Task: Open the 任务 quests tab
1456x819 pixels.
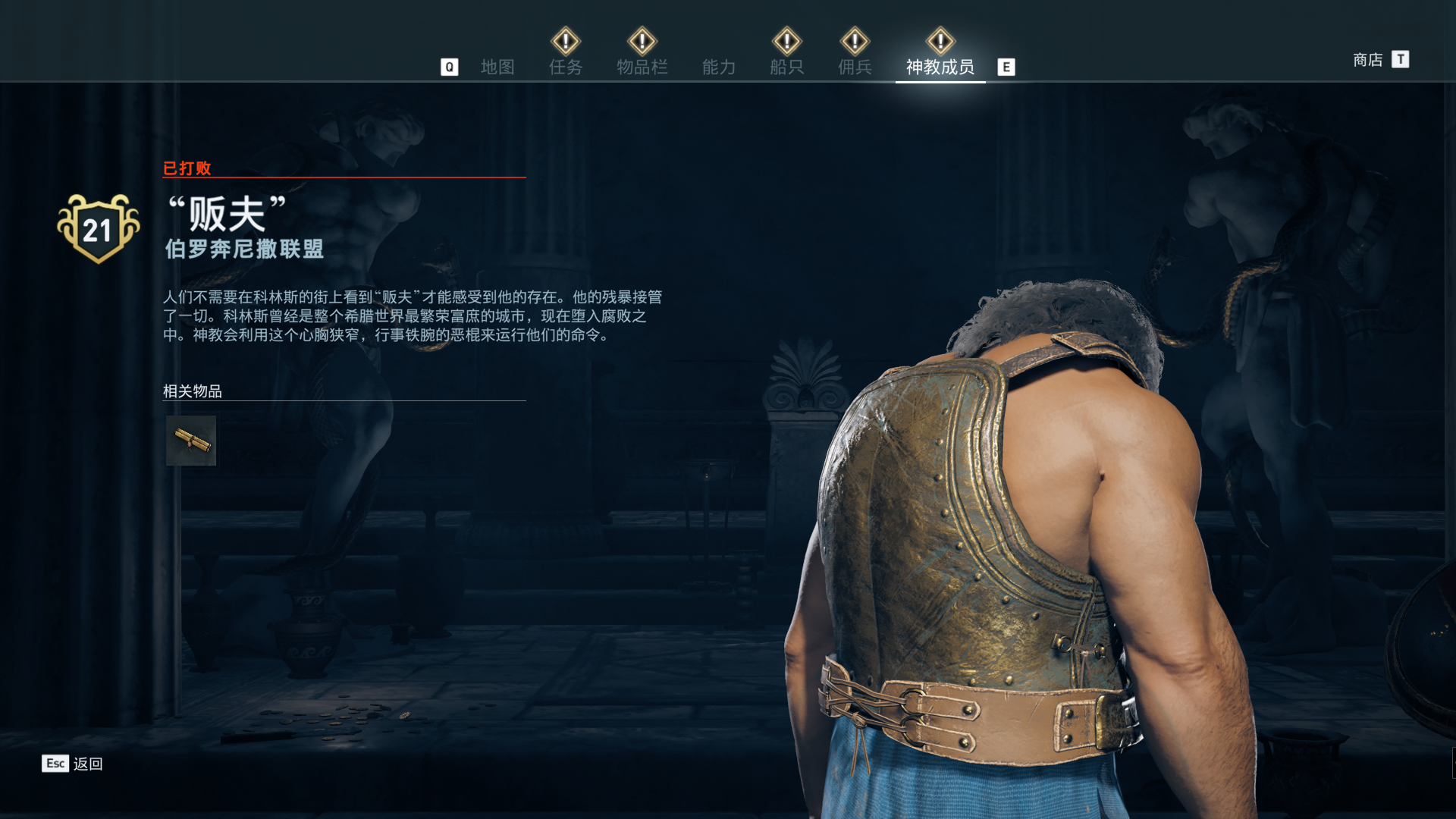Action: [566, 67]
